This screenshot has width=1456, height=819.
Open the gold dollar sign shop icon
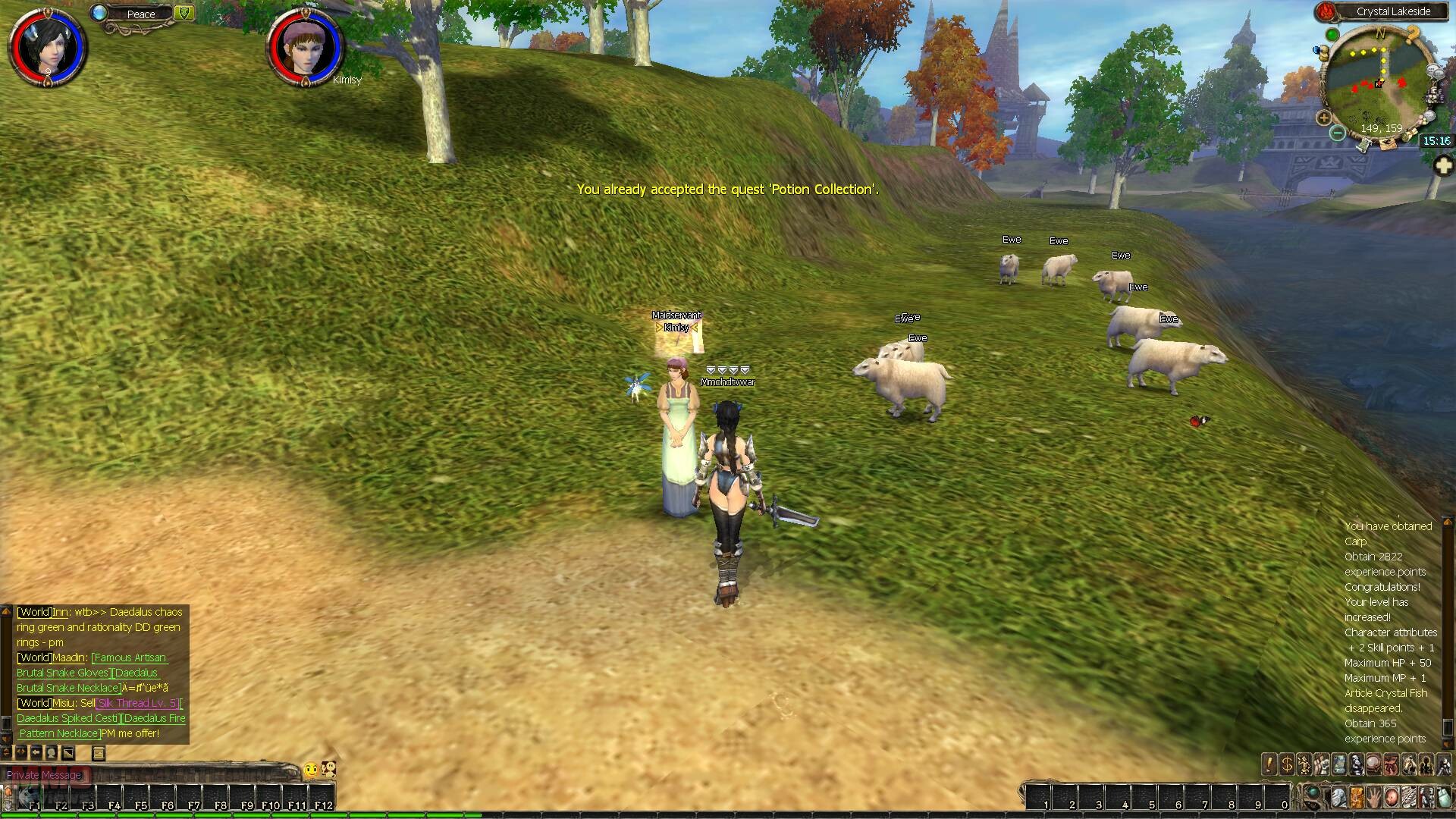[1286, 764]
